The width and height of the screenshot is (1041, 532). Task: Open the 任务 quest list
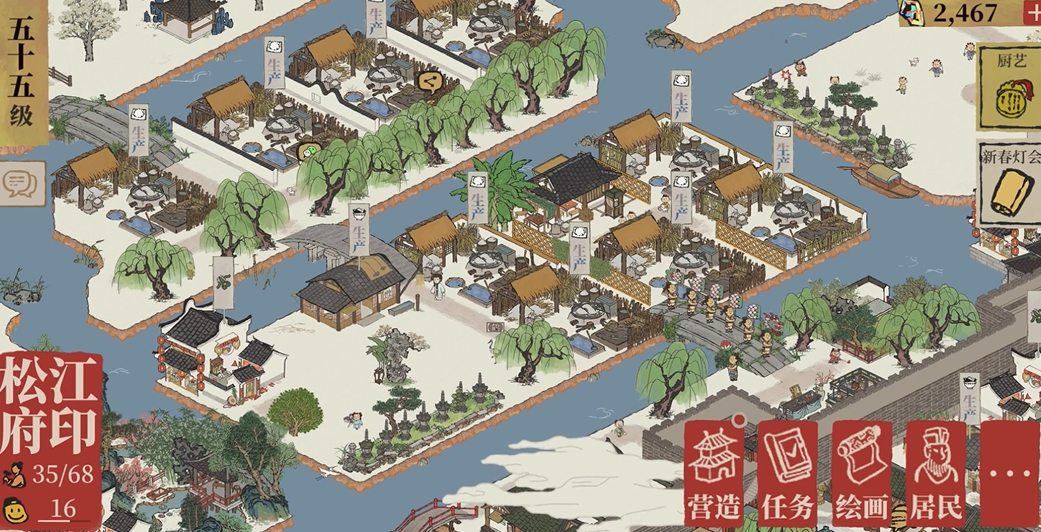788,472
